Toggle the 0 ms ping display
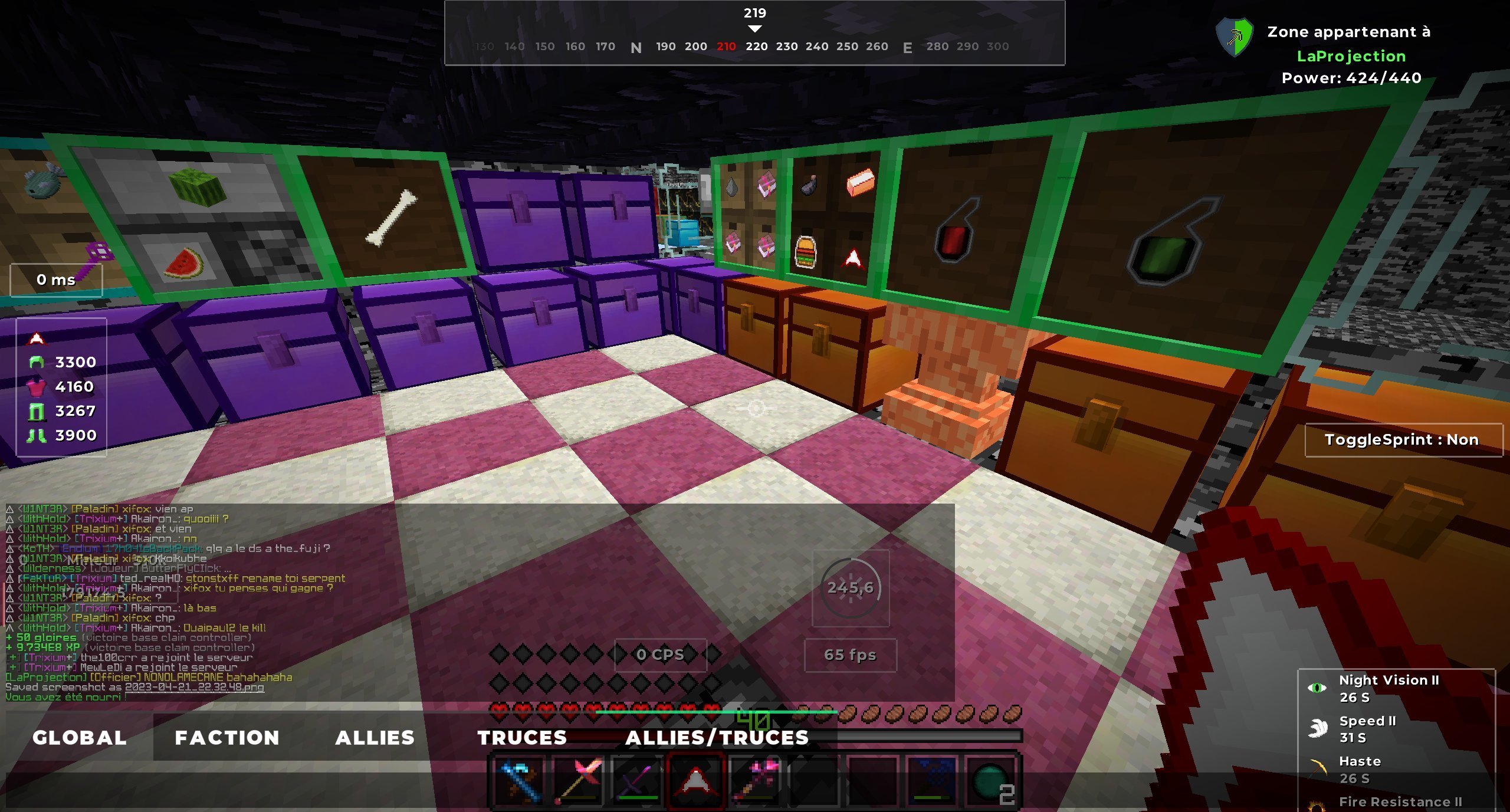This screenshot has width=1510, height=812. 56,280
